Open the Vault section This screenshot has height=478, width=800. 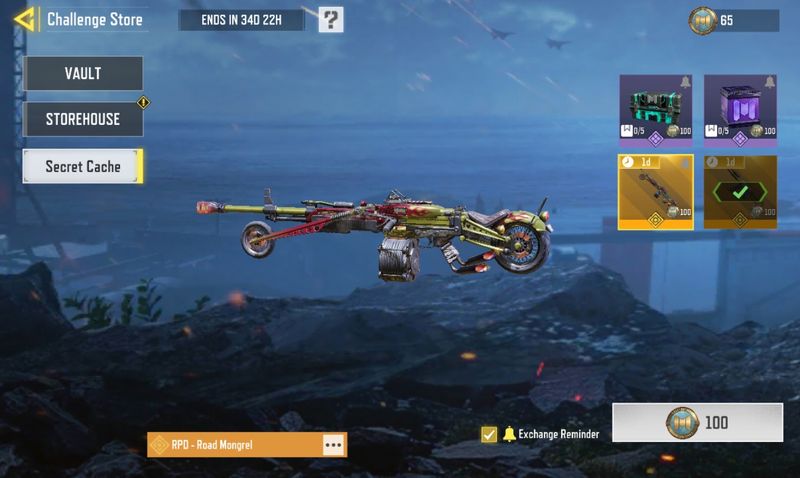coord(83,73)
